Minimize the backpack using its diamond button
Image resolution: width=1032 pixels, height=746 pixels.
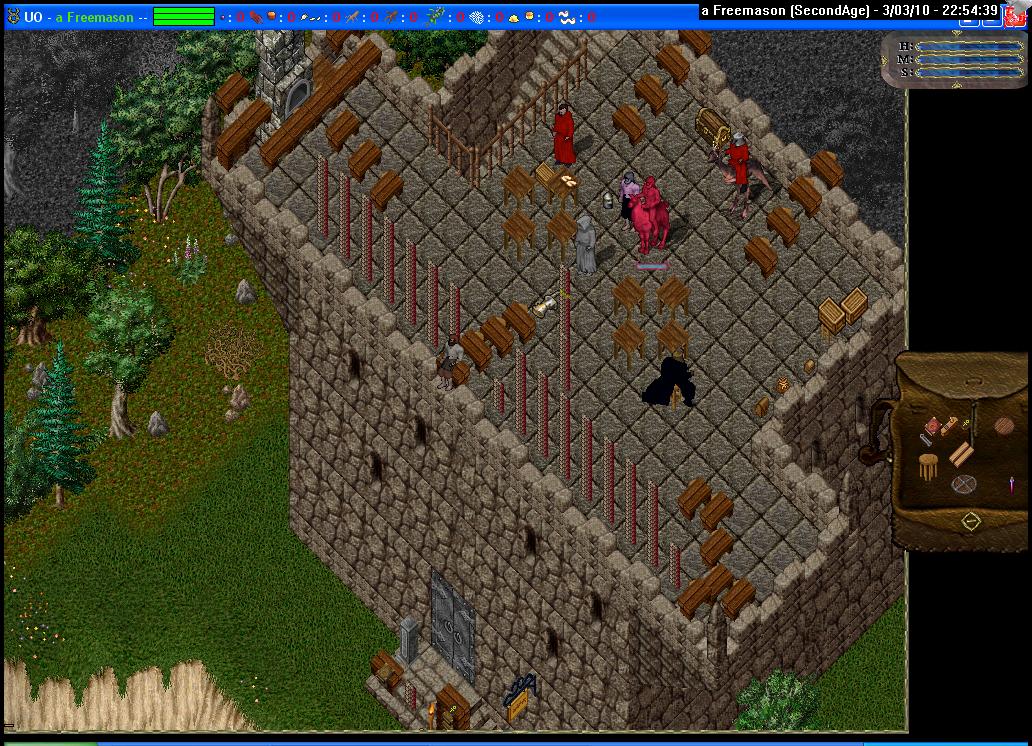[970, 521]
